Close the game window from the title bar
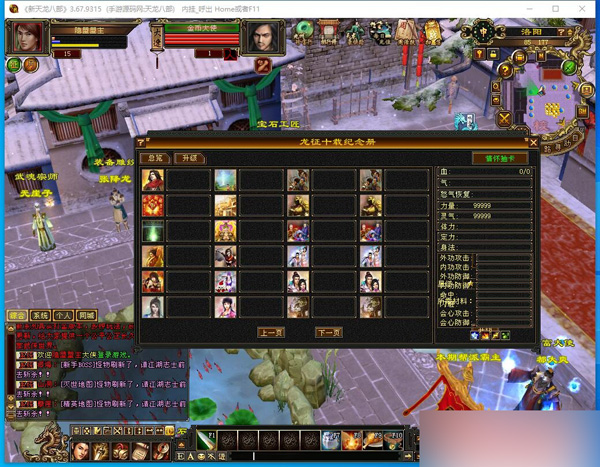Image resolution: width=600 pixels, height=467 pixels. (584, 9)
